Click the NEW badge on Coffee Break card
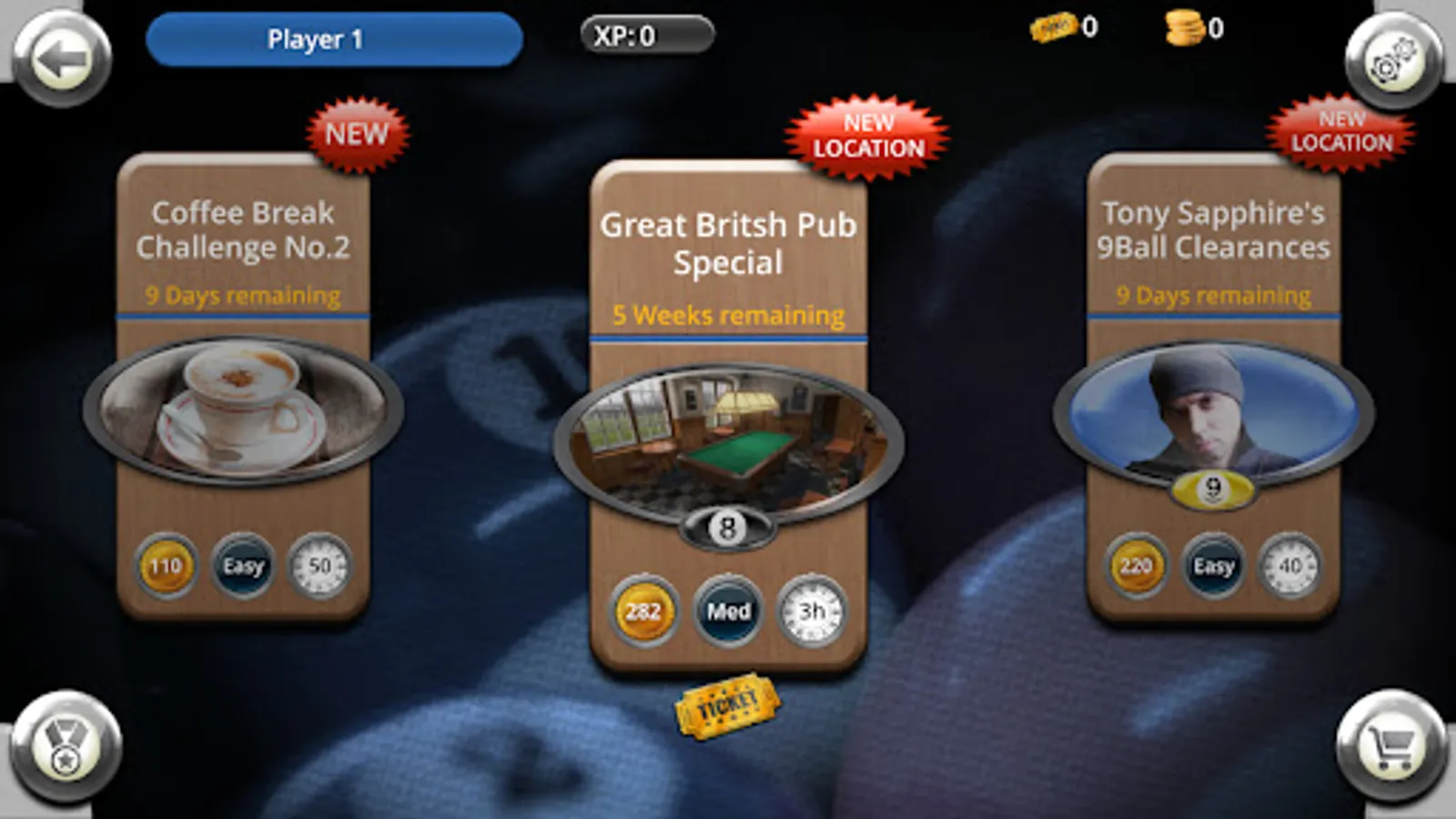This screenshot has height=819, width=1456. pyautogui.click(x=355, y=134)
